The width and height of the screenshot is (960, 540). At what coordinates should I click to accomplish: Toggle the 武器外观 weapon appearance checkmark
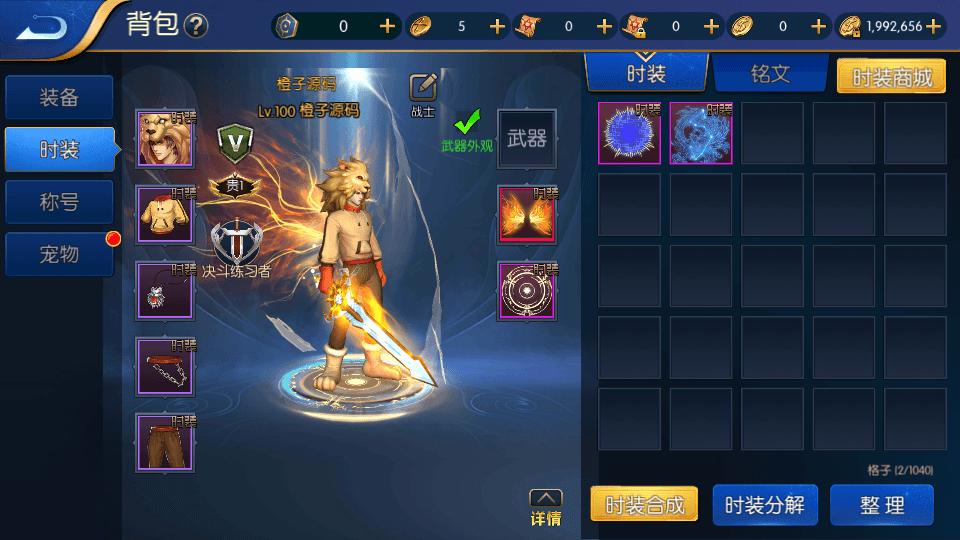point(467,123)
